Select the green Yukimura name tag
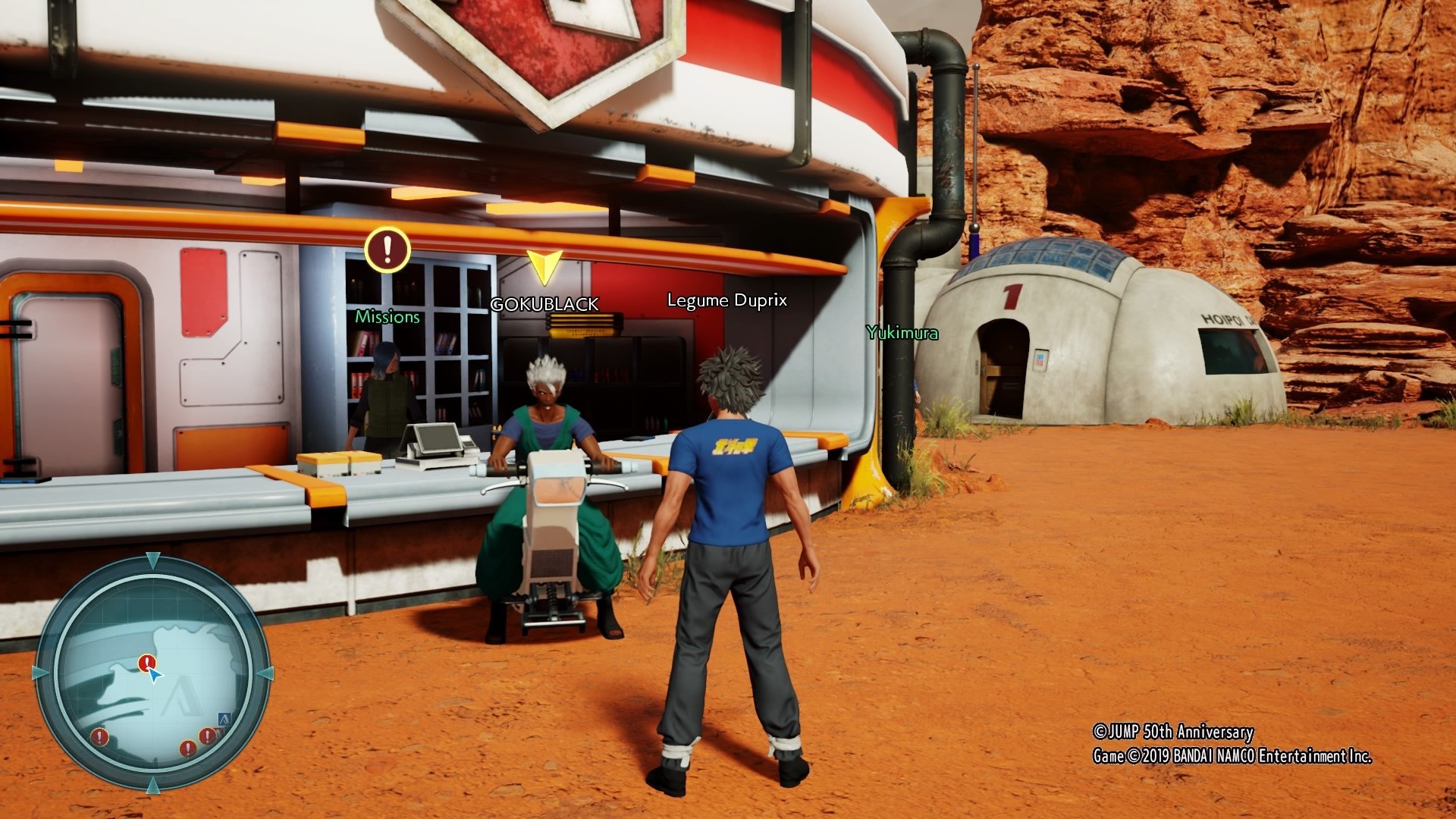 pyautogui.click(x=902, y=333)
